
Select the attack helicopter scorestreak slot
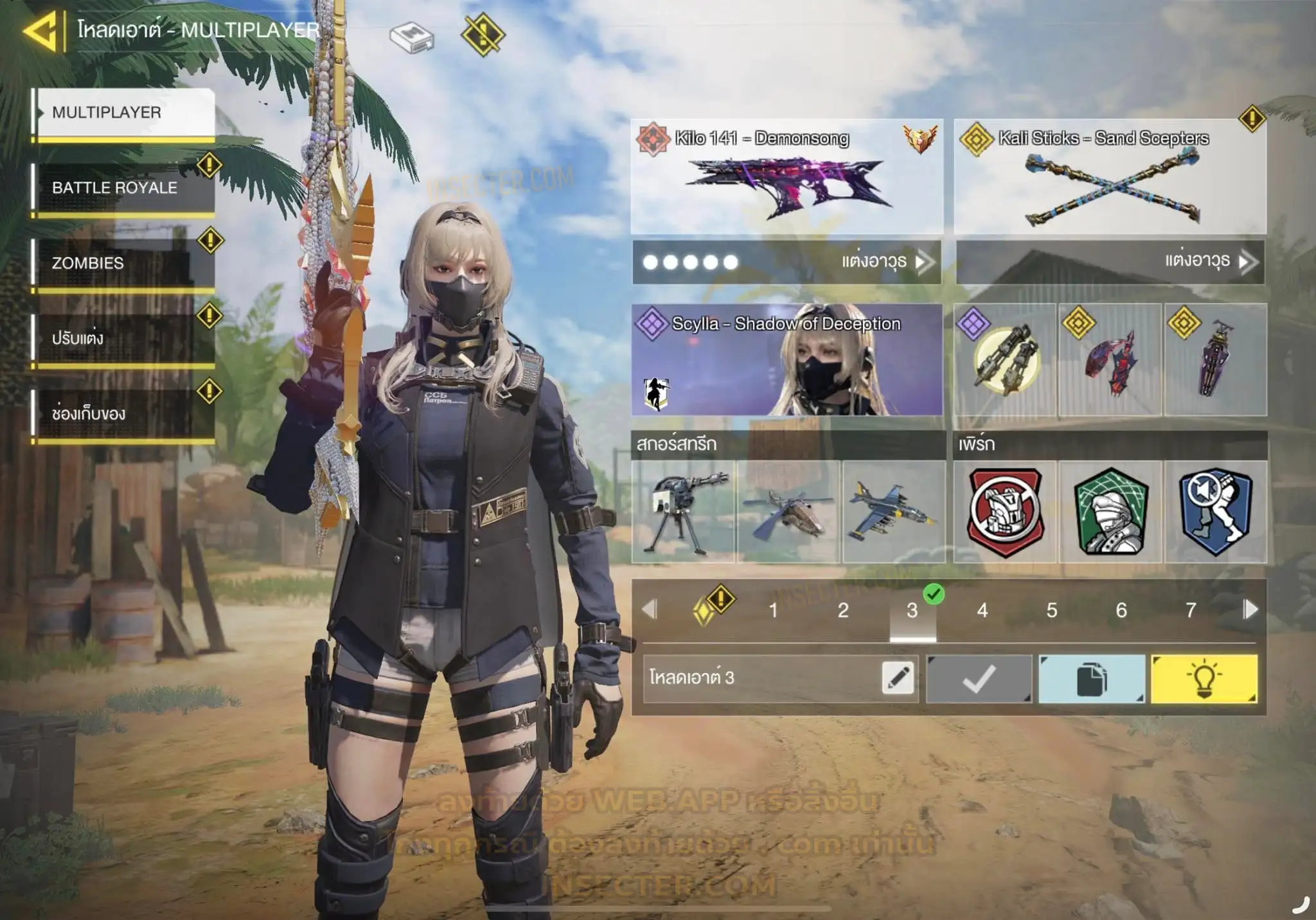[x=788, y=512]
